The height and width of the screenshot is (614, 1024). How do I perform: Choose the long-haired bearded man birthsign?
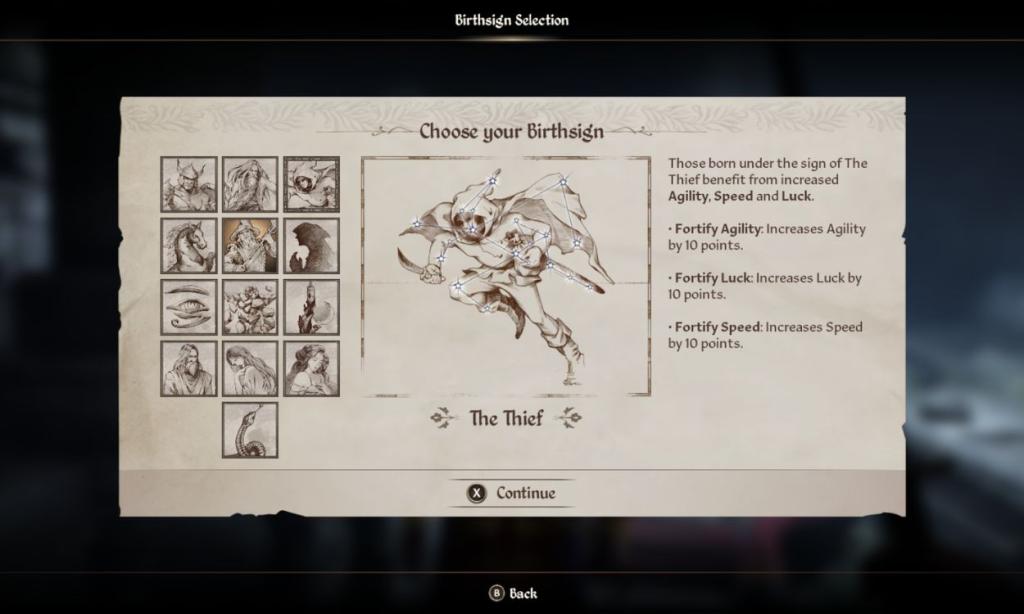(x=250, y=184)
